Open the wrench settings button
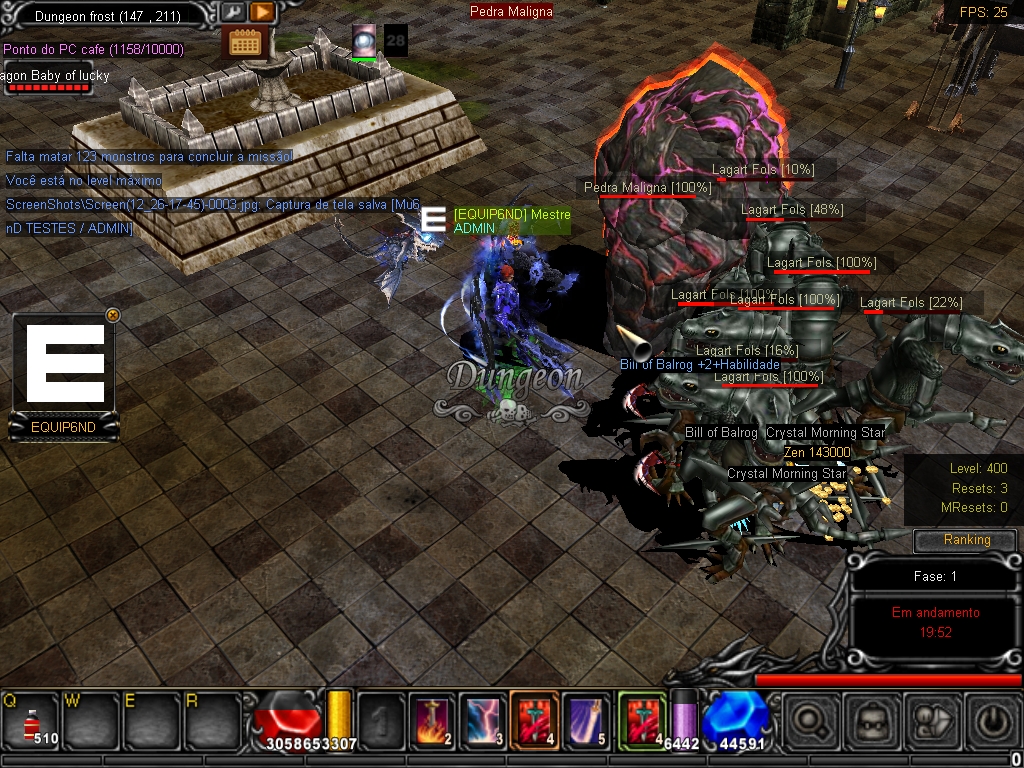 (x=232, y=12)
